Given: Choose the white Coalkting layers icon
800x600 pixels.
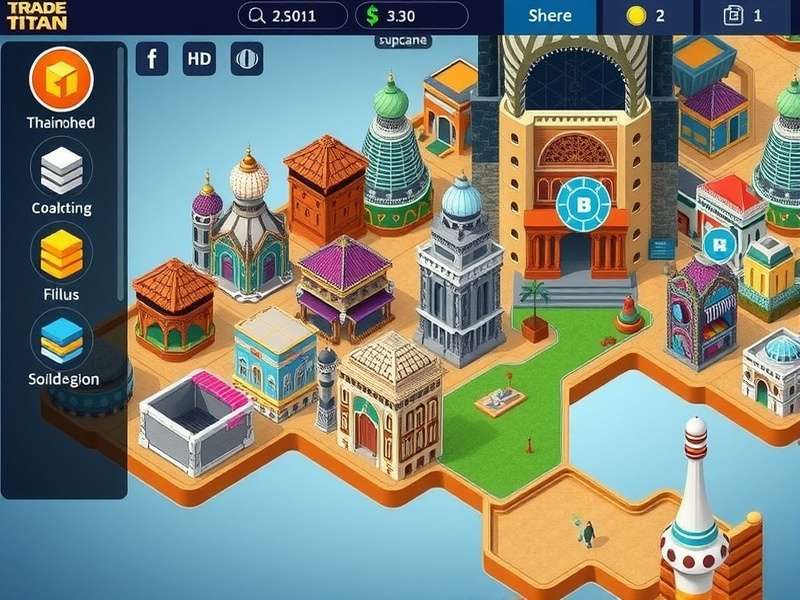Looking at the screenshot, I should click(62, 167).
